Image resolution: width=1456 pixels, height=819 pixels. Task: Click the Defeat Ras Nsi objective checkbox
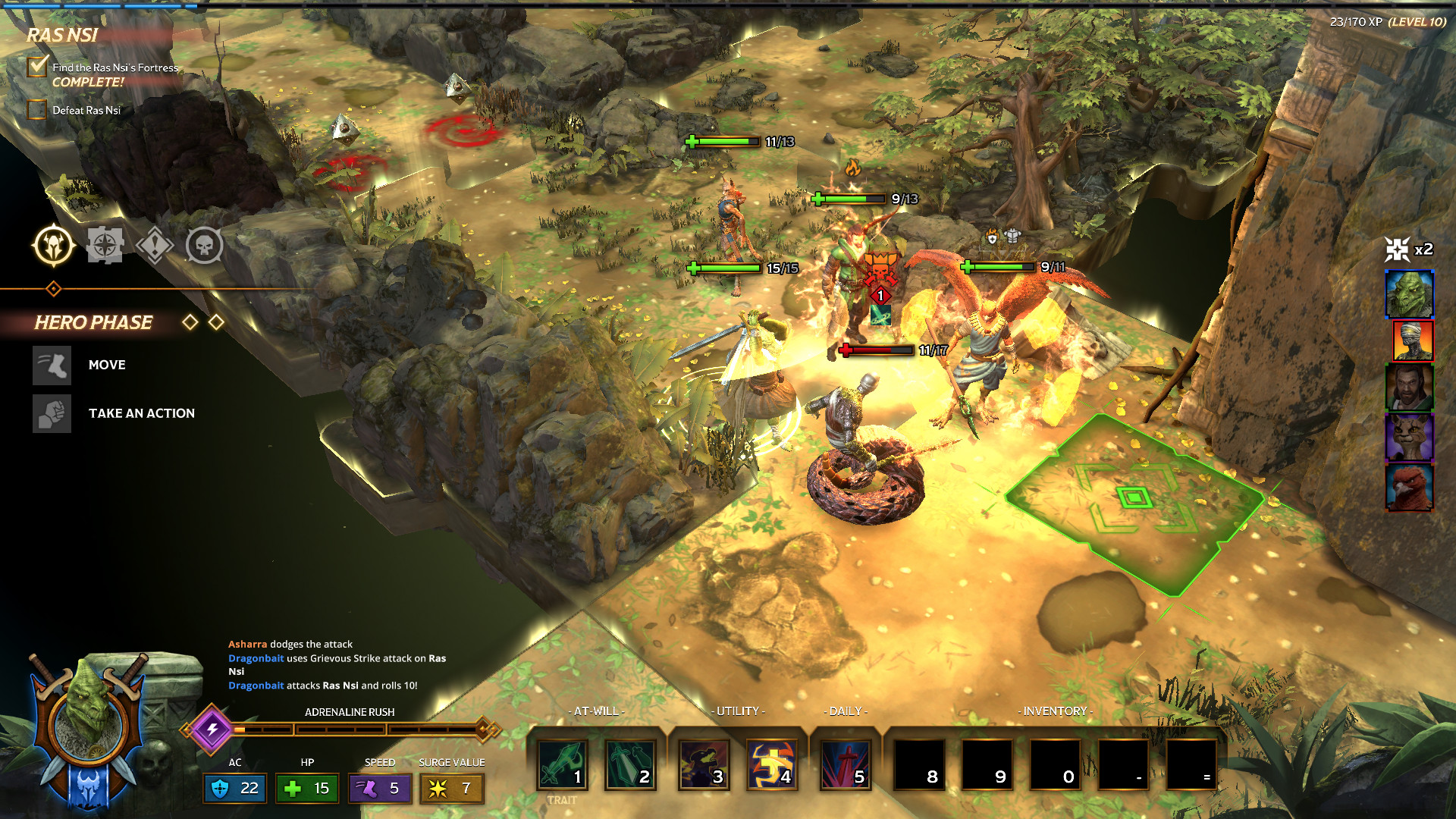[x=37, y=111]
